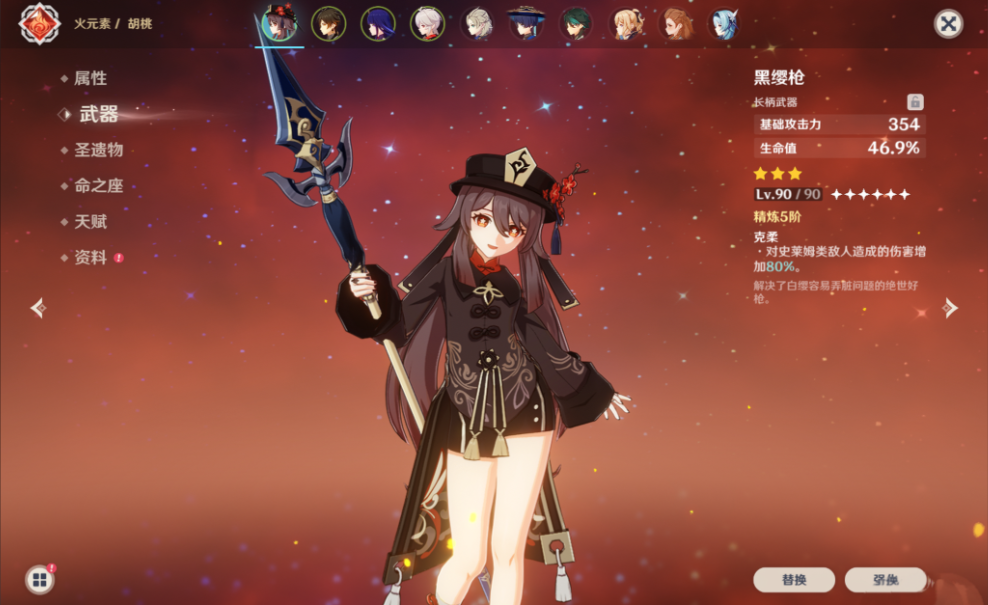Image resolution: width=988 pixels, height=605 pixels.
Task: Show the 资料 profile section
Action: 90,258
